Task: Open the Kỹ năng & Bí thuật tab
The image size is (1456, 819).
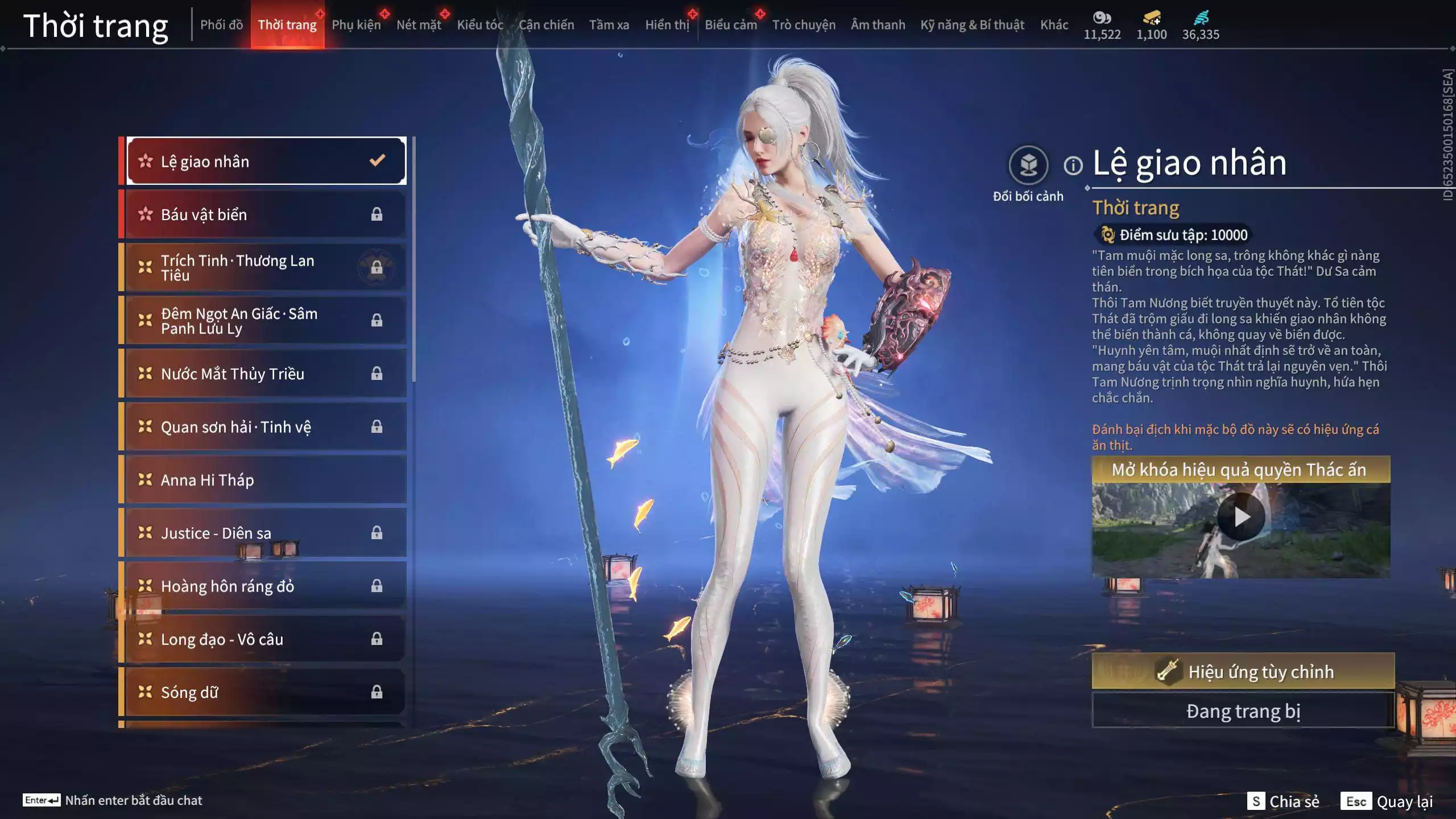Action: pos(972,25)
